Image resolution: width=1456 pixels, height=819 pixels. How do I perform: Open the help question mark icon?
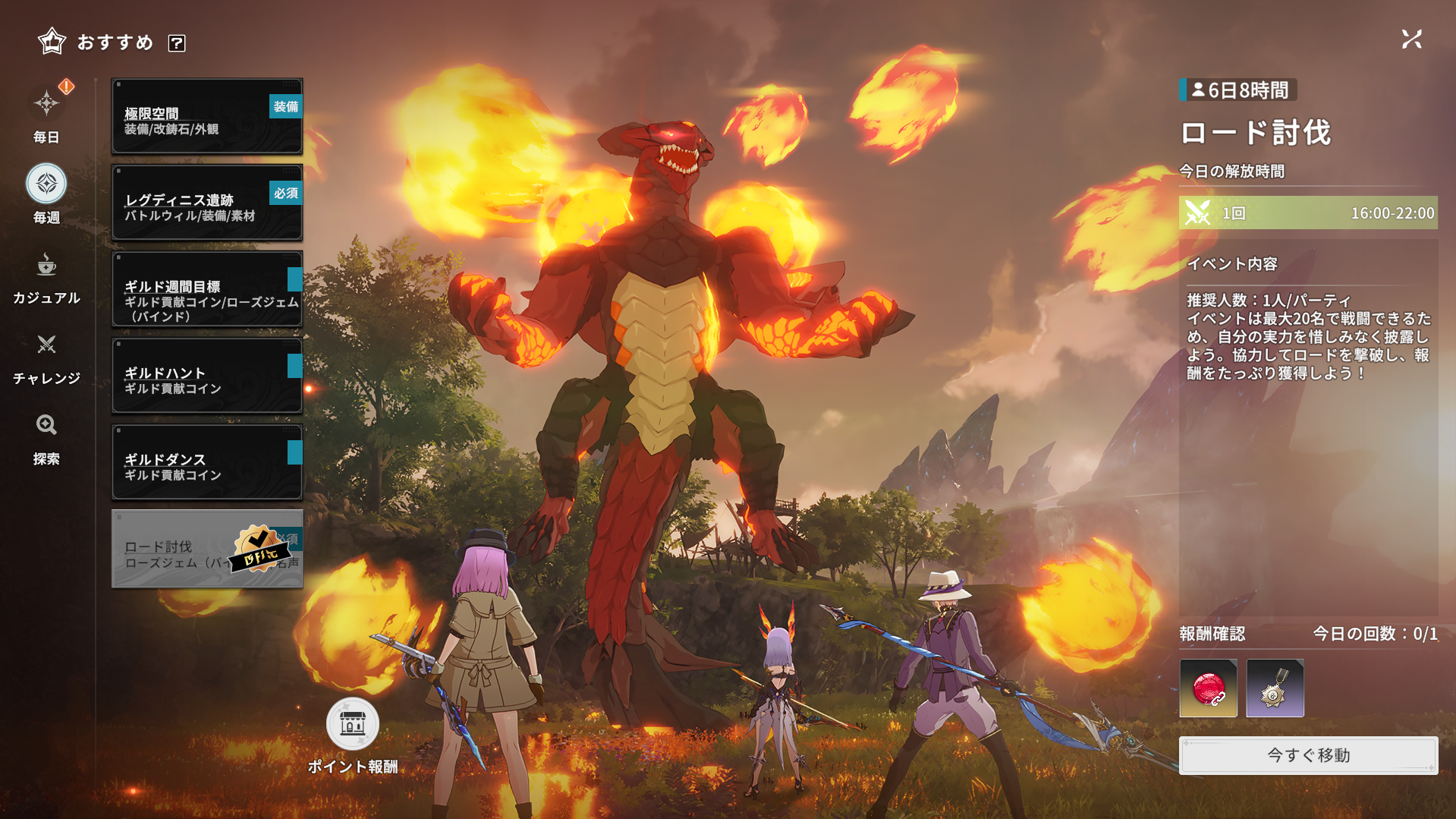point(177,43)
